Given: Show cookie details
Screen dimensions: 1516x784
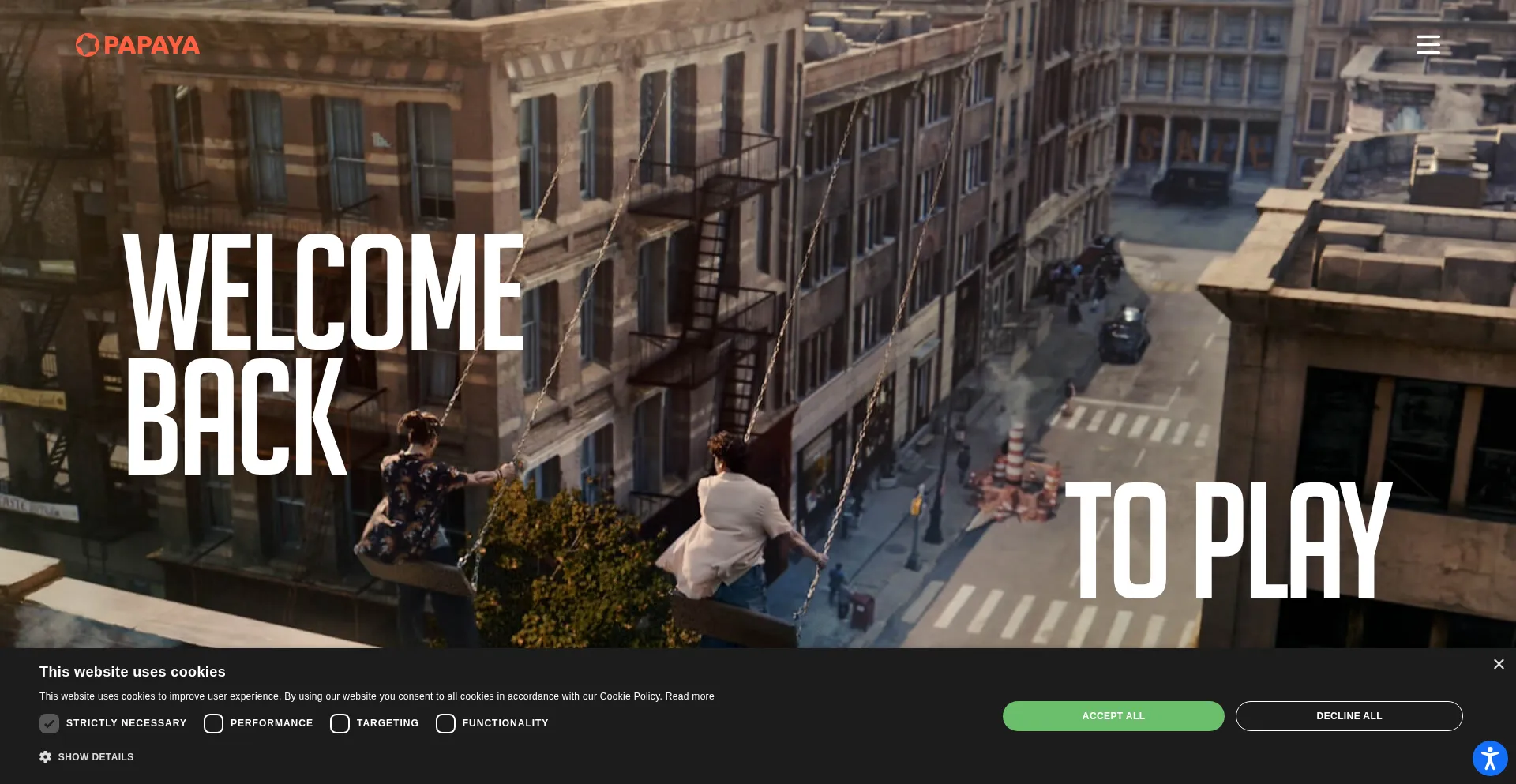Looking at the screenshot, I should point(87,757).
